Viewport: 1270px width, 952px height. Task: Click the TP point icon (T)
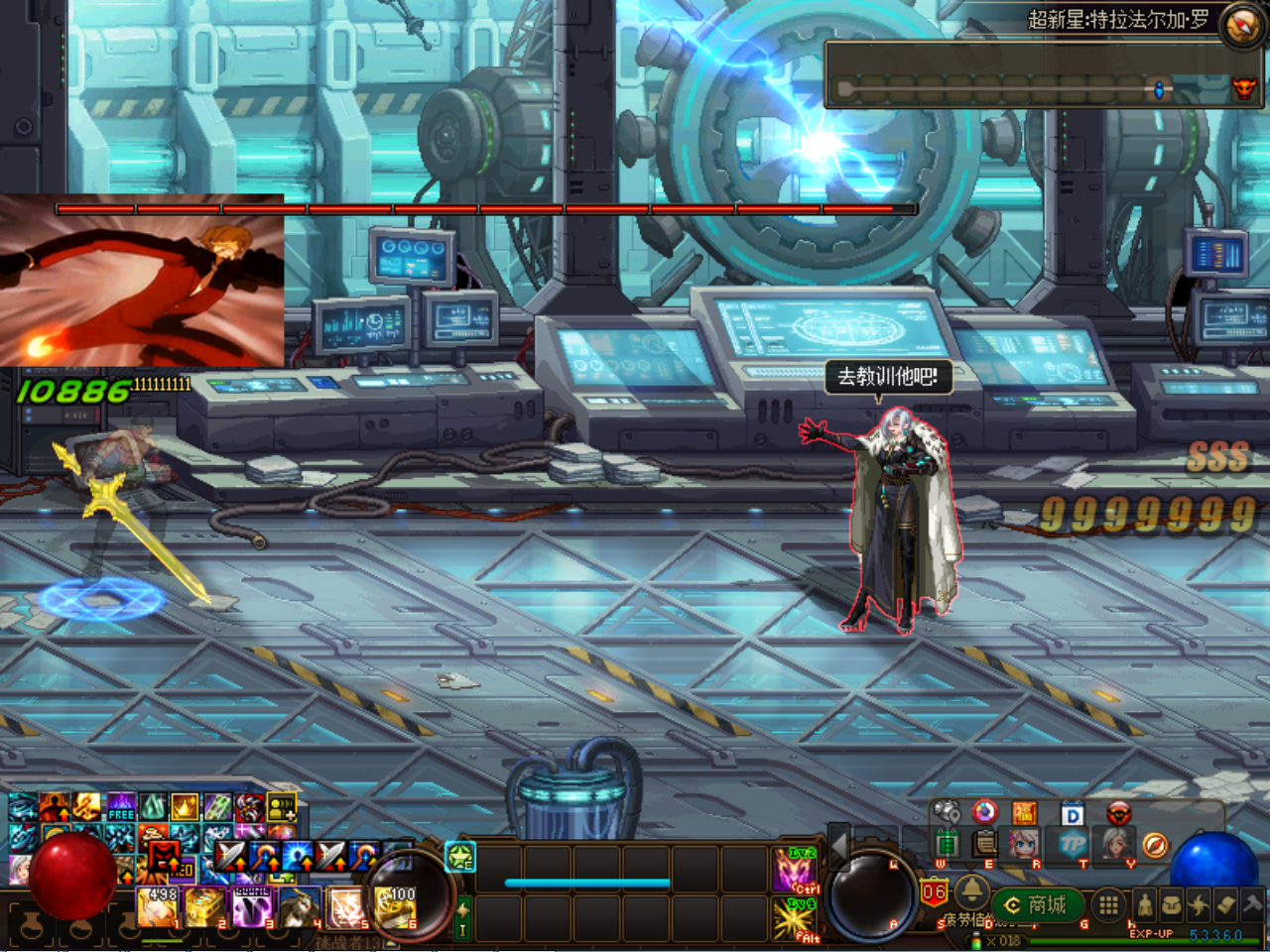coord(1072,843)
